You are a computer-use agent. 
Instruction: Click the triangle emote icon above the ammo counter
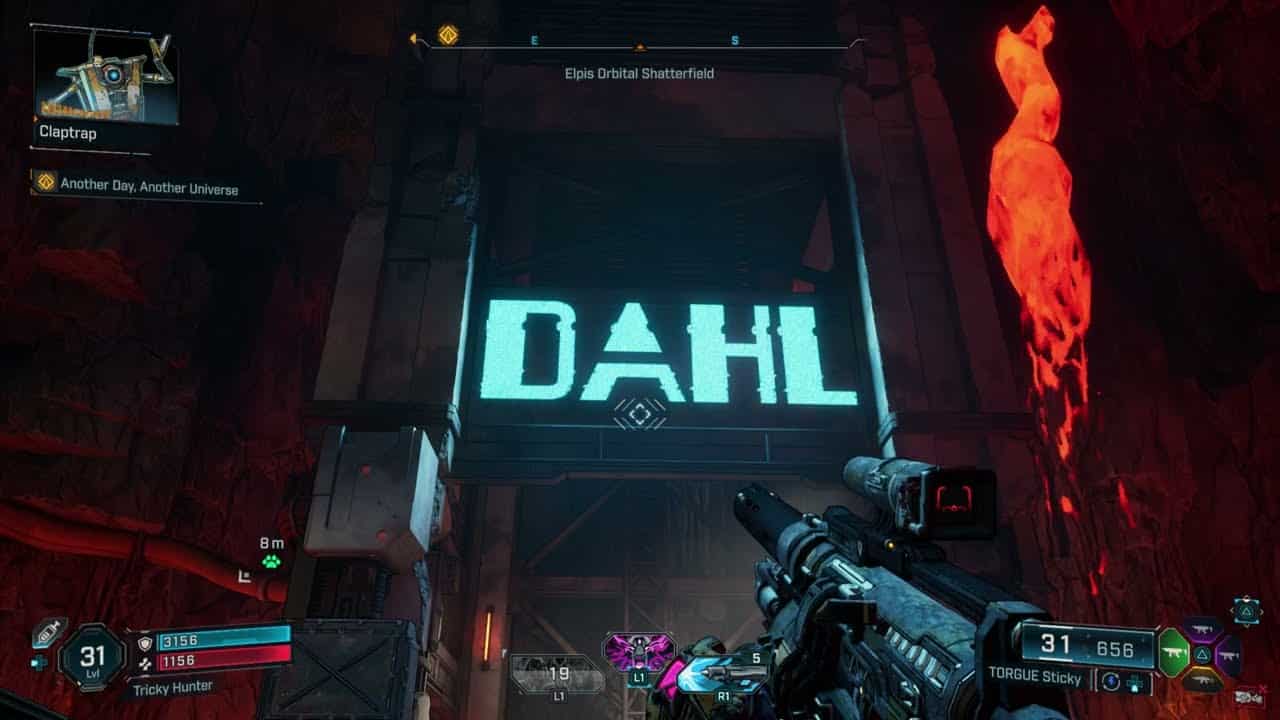pos(1246,611)
